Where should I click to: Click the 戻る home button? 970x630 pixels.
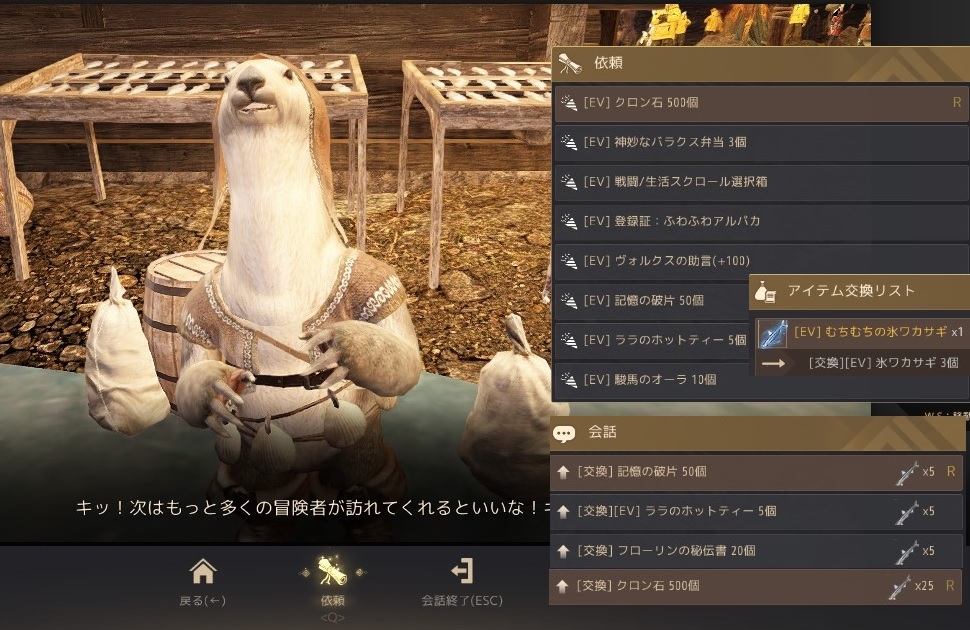tap(203, 581)
